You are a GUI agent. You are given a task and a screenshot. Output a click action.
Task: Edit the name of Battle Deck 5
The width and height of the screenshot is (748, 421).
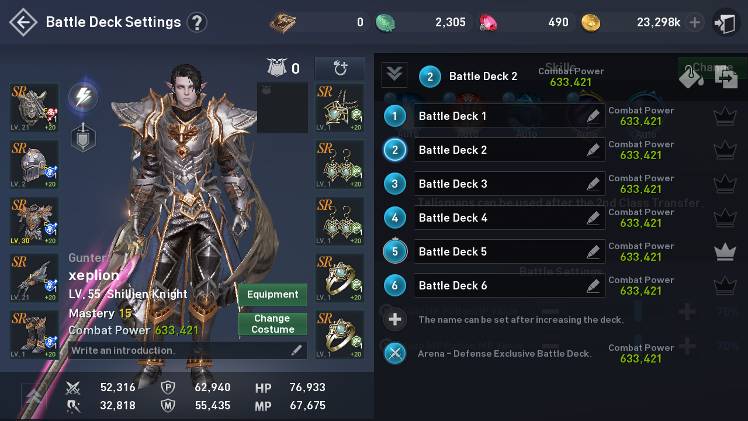[593, 252]
